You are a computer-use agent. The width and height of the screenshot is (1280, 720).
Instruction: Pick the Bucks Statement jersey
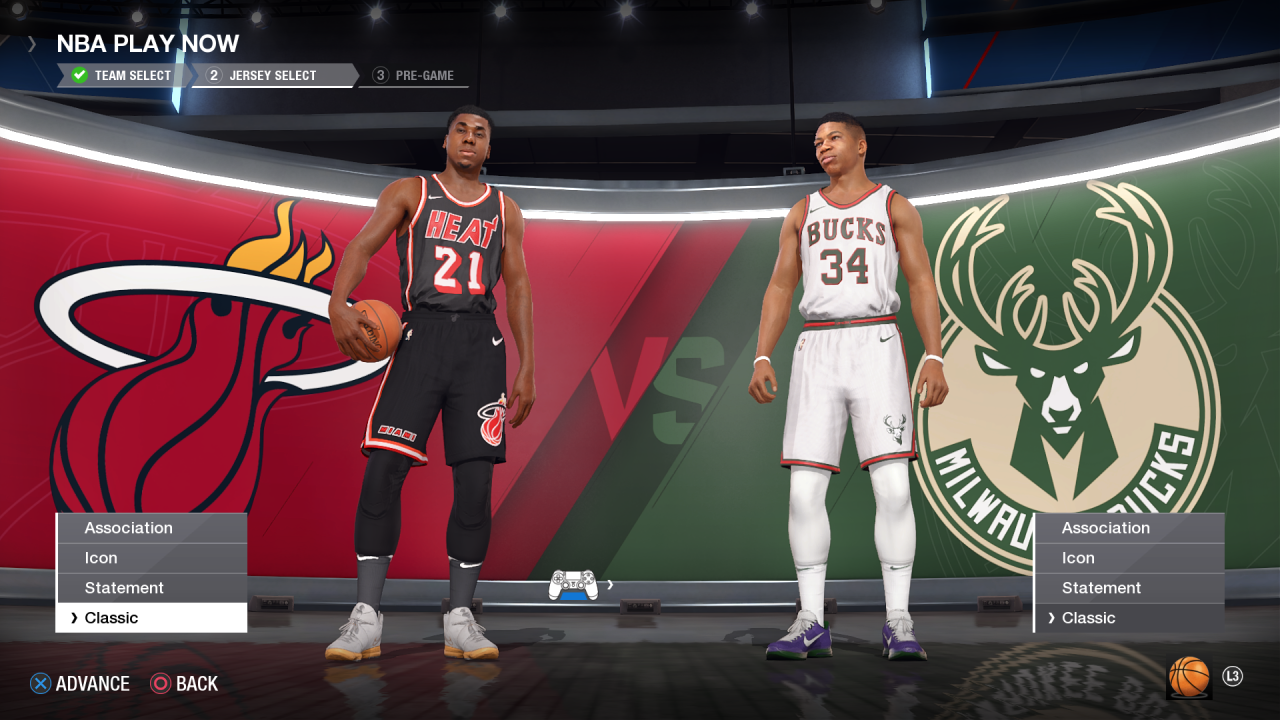coord(1129,588)
